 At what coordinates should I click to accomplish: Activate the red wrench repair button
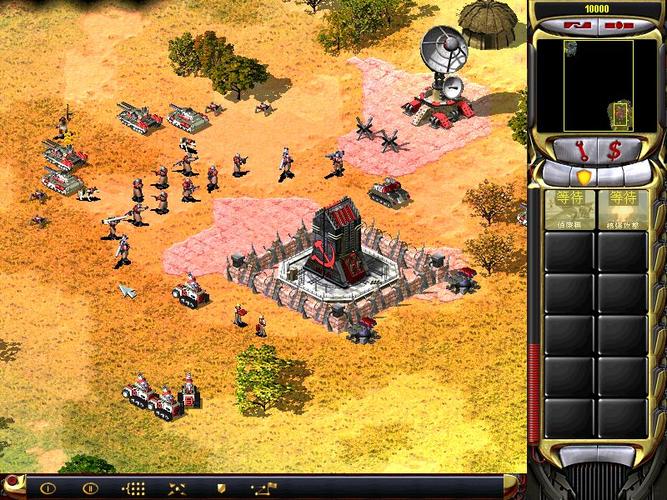580,150
